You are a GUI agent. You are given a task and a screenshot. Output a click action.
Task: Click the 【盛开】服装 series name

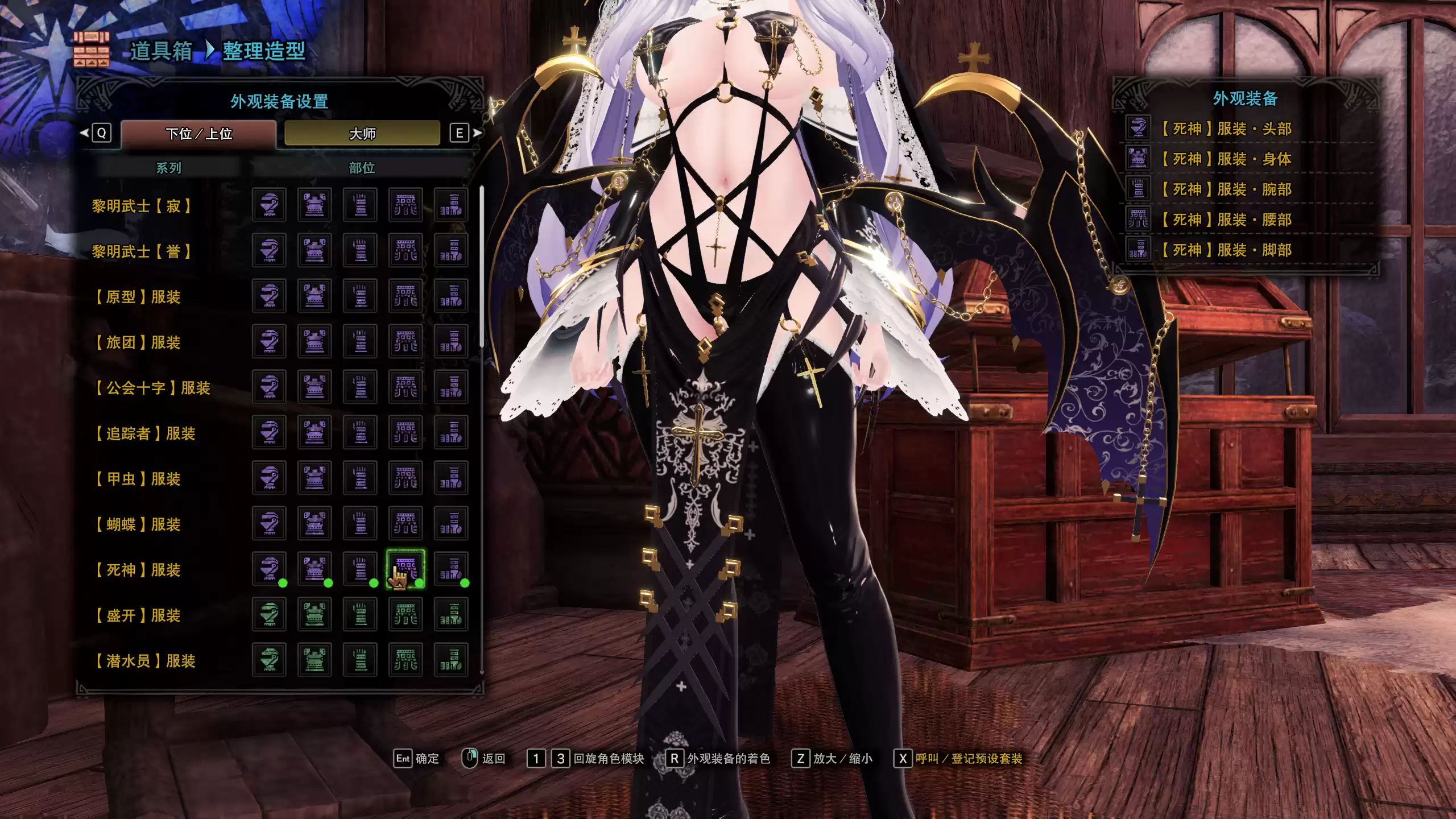pos(137,615)
